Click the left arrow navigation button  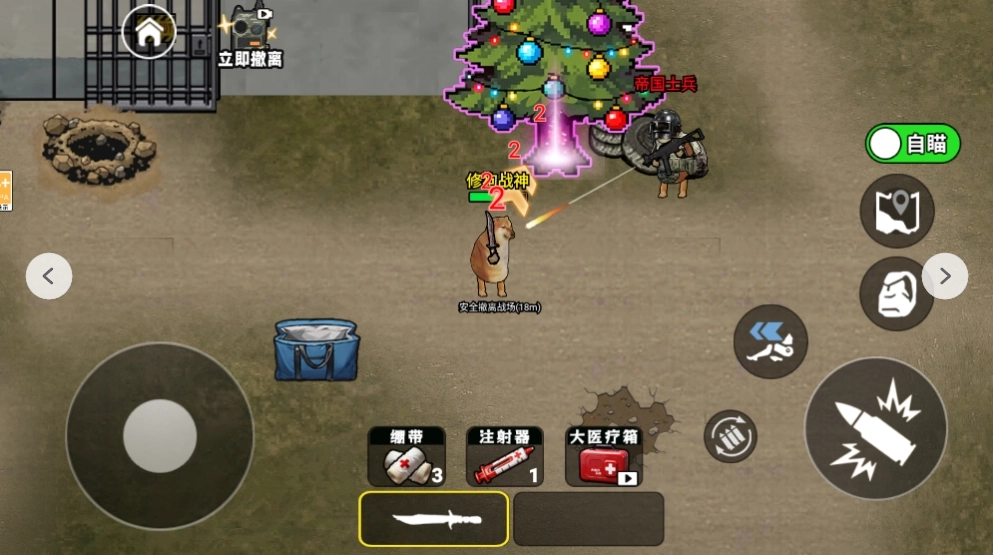49,276
